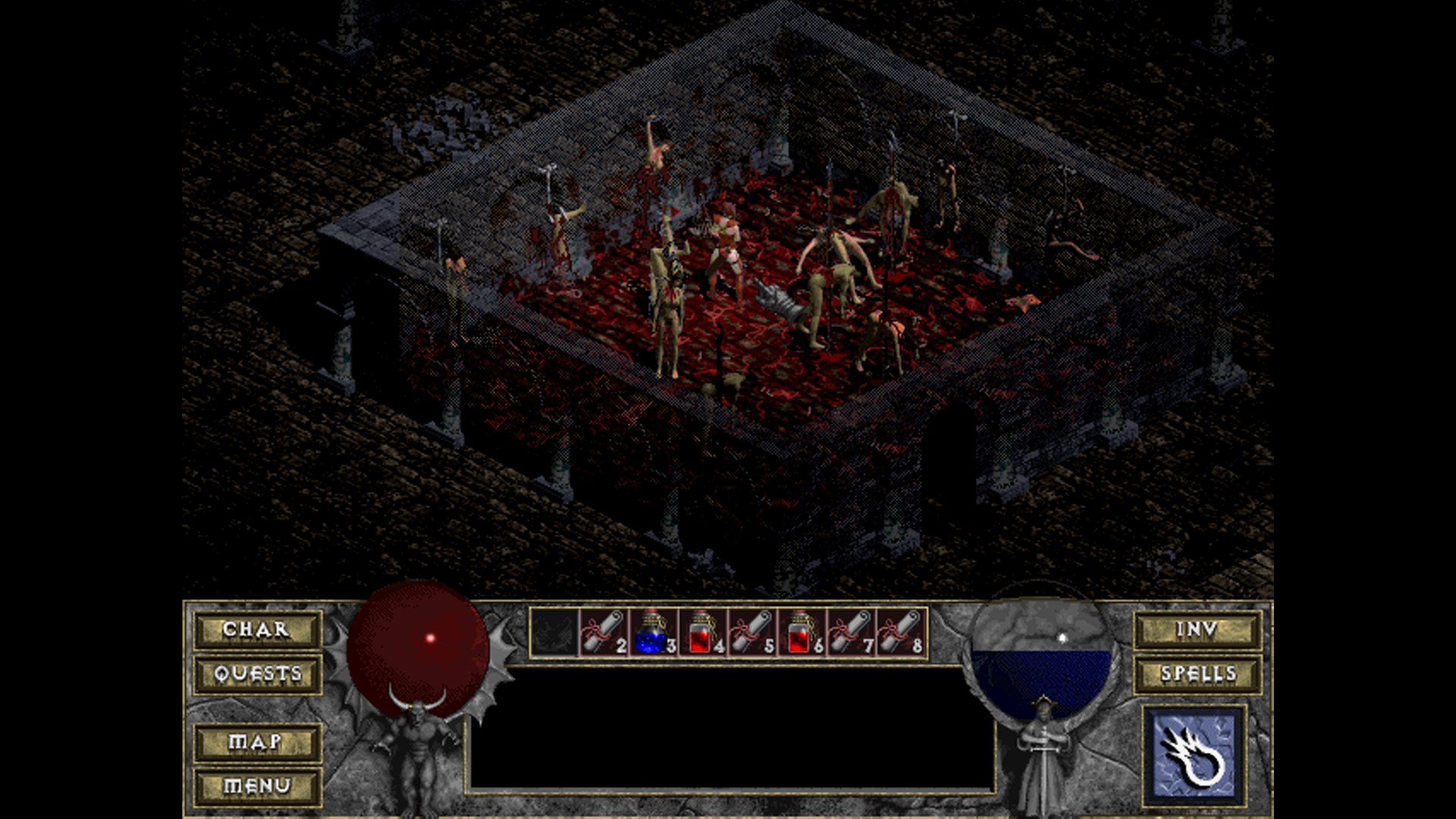Image resolution: width=1456 pixels, height=819 pixels.
Task: Use the scroll in belt slot 7
Action: (851, 632)
